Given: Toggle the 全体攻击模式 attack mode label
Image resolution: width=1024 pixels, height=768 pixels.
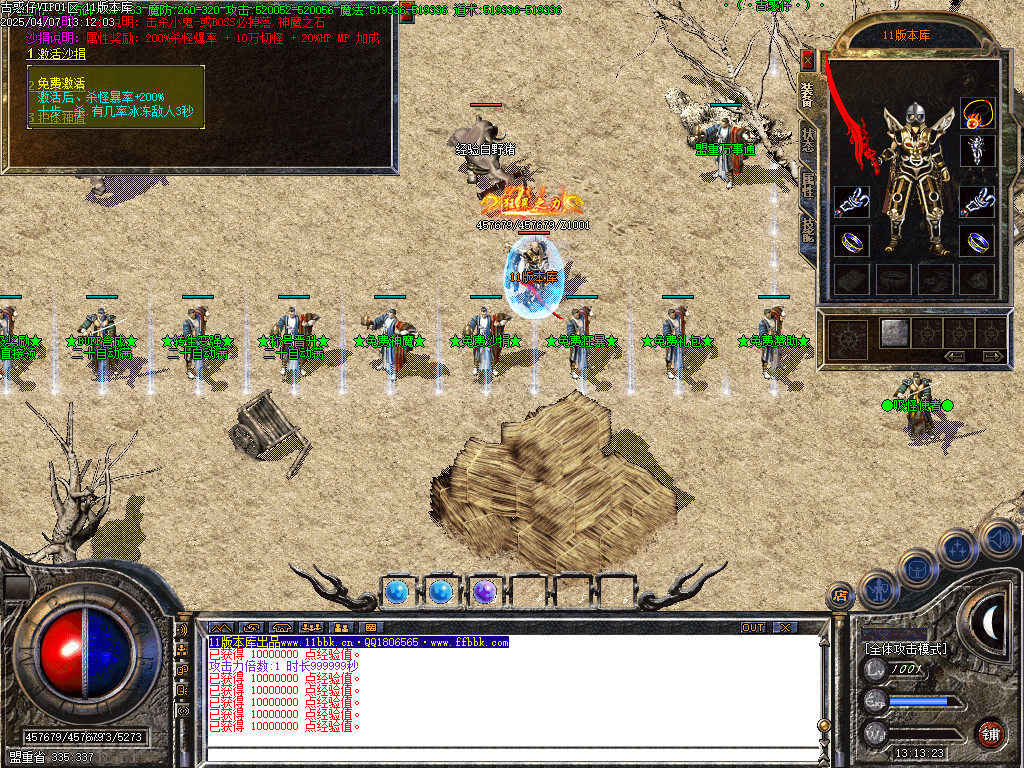Looking at the screenshot, I should pos(906,649).
